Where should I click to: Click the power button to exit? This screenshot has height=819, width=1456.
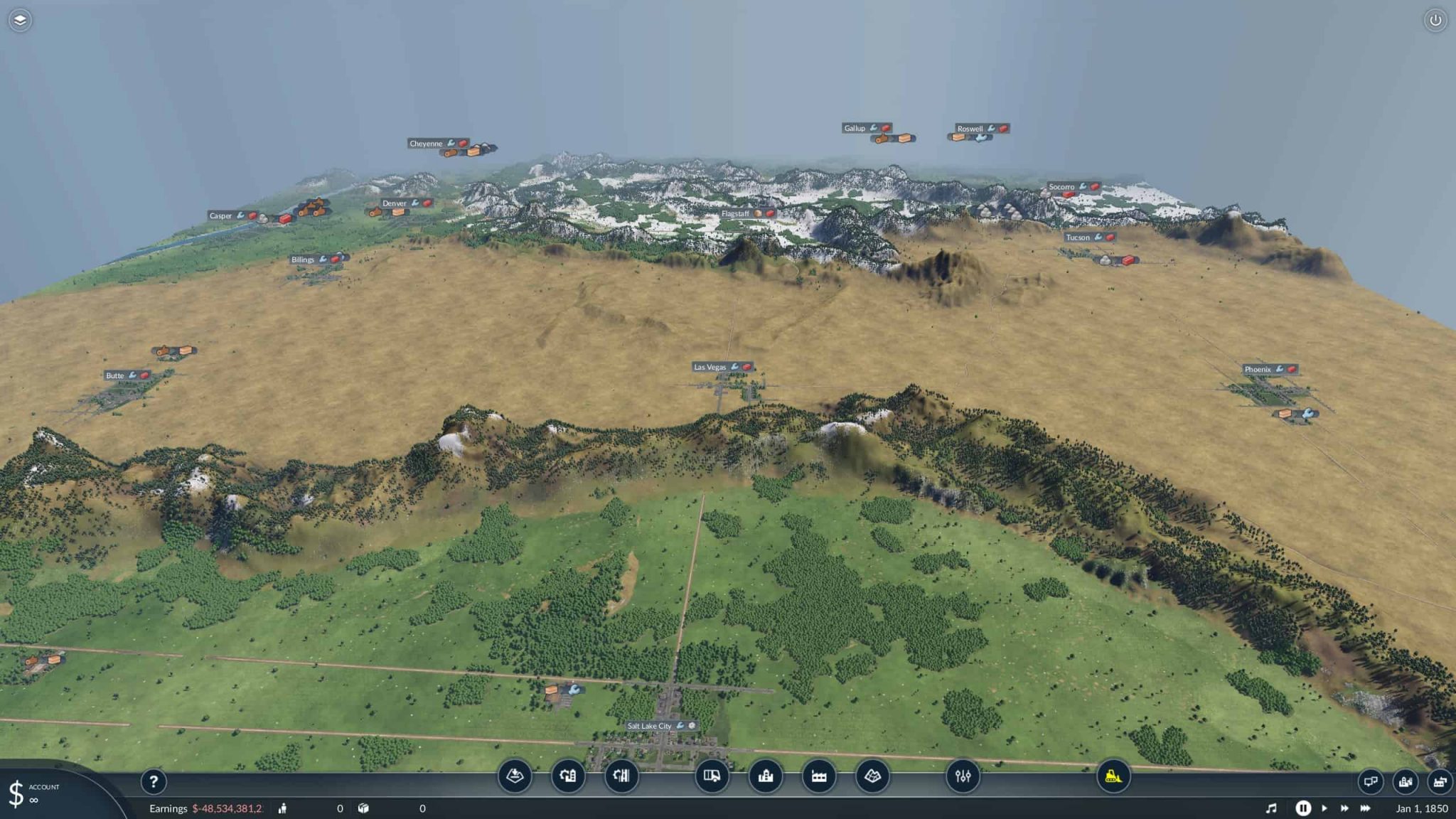1436,20
